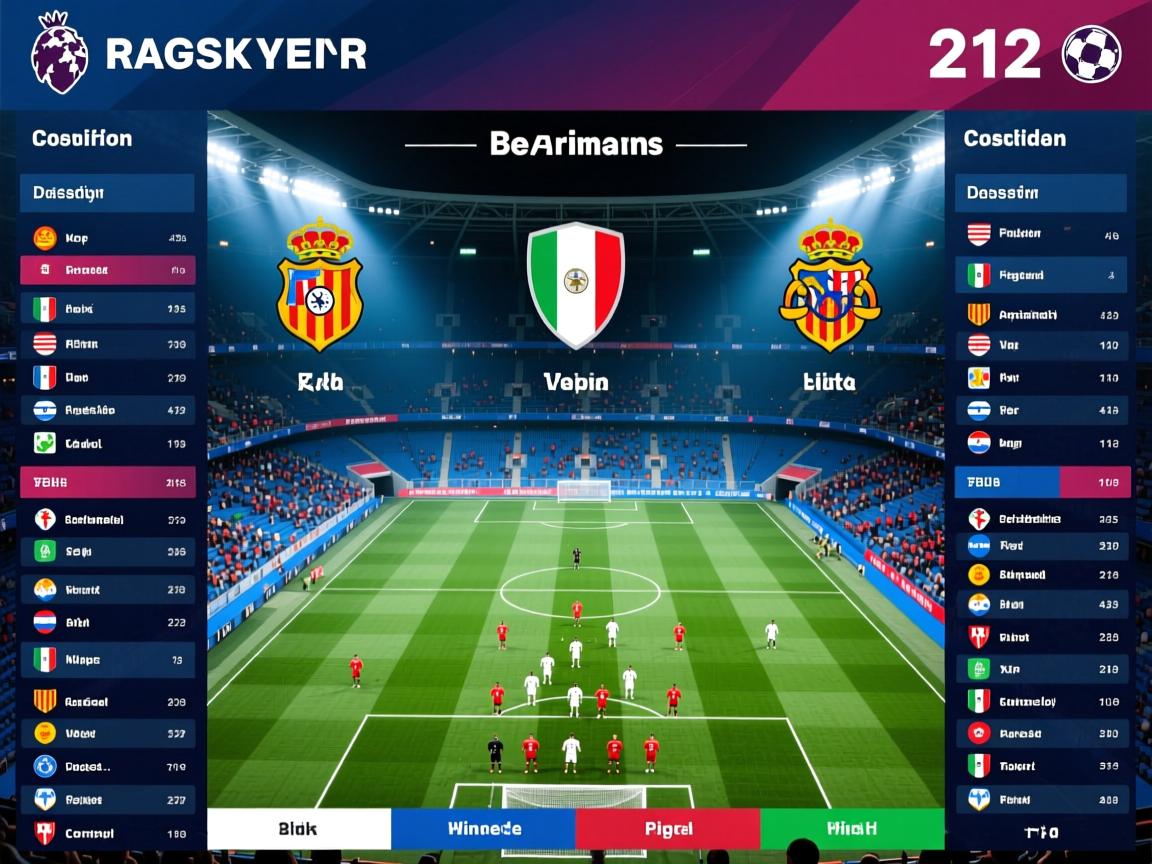This screenshot has width=1152, height=864.
Task: Click the Control row in left list
Action: pos(107,833)
